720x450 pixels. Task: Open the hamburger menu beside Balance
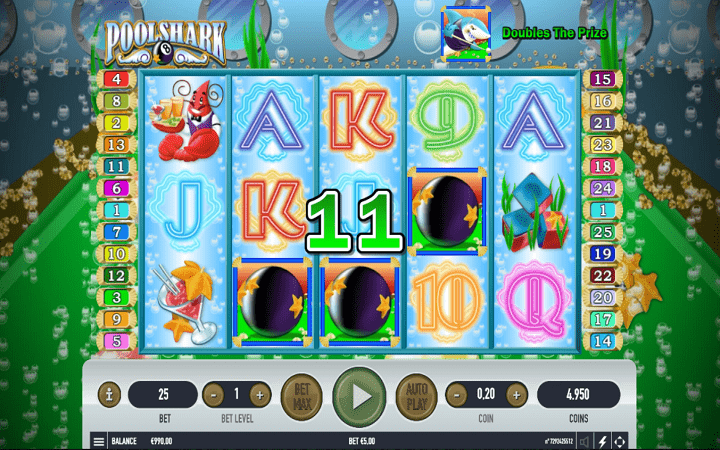point(98,441)
